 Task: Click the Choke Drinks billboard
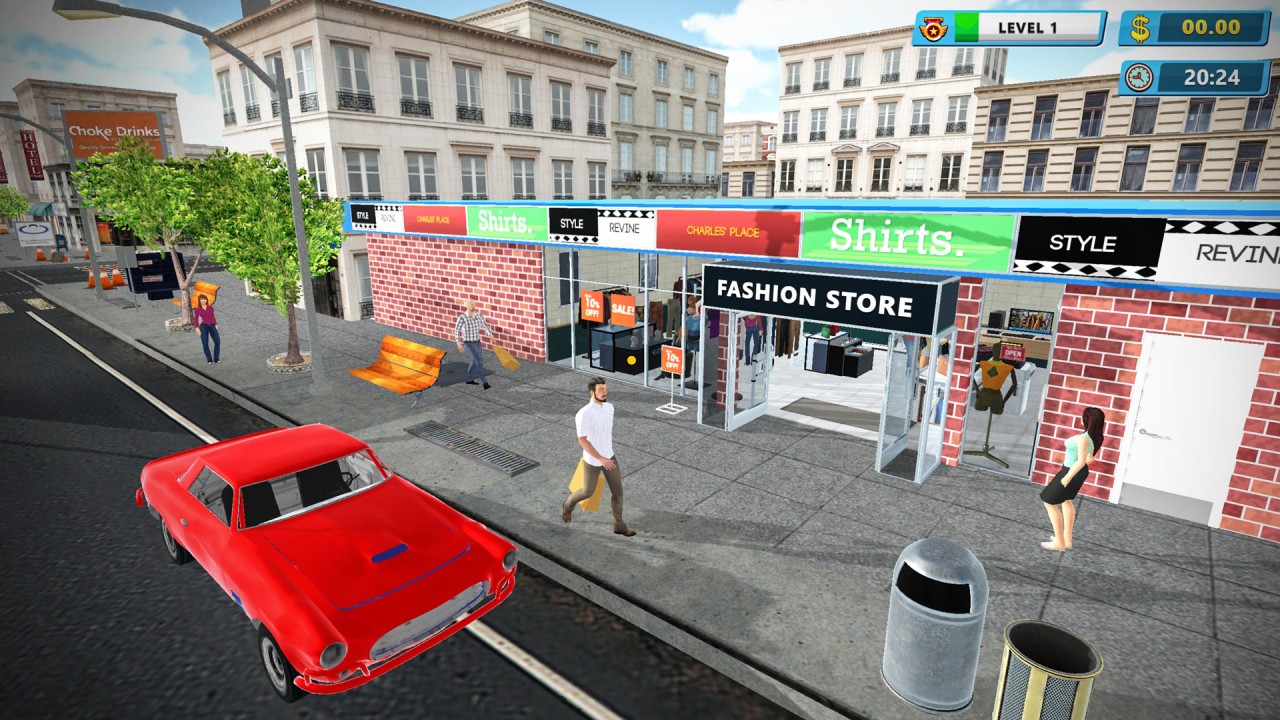pos(113,131)
